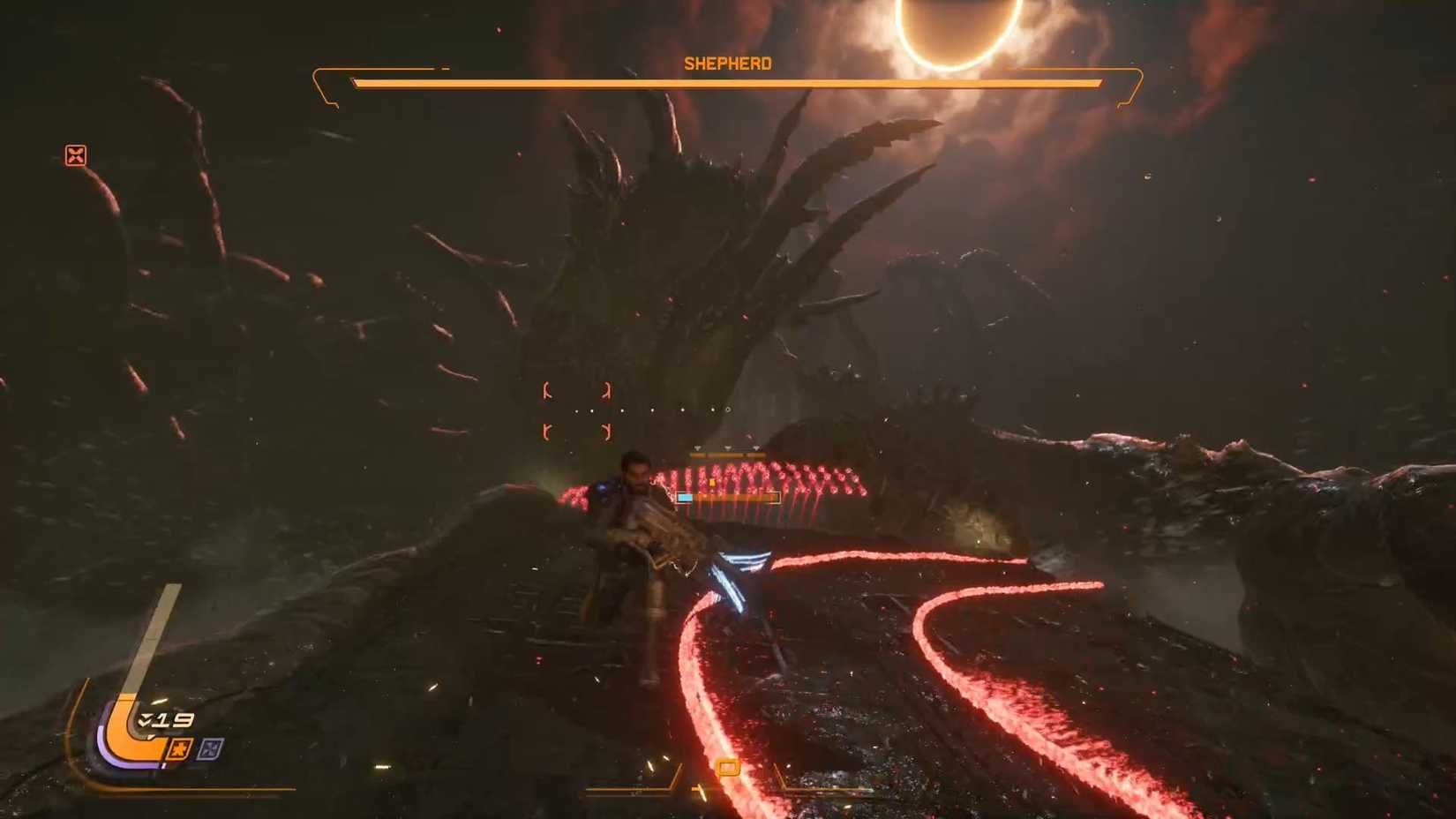This screenshot has width=1456, height=819.
Task: Expand the enemy stagger bar segments
Action: click(x=728, y=455)
